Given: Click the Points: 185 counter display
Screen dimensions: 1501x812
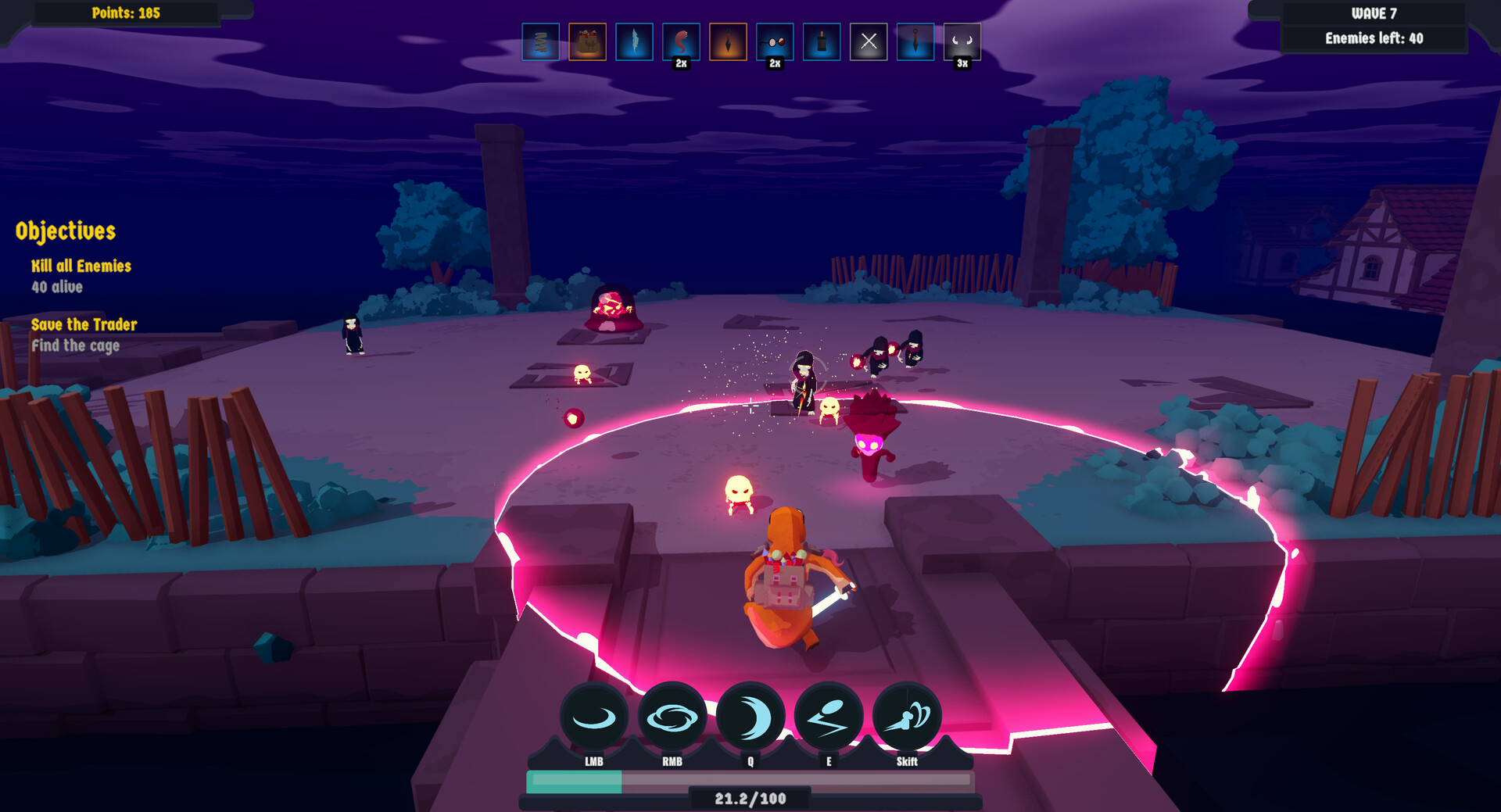Looking at the screenshot, I should pyautogui.click(x=125, y=13).
